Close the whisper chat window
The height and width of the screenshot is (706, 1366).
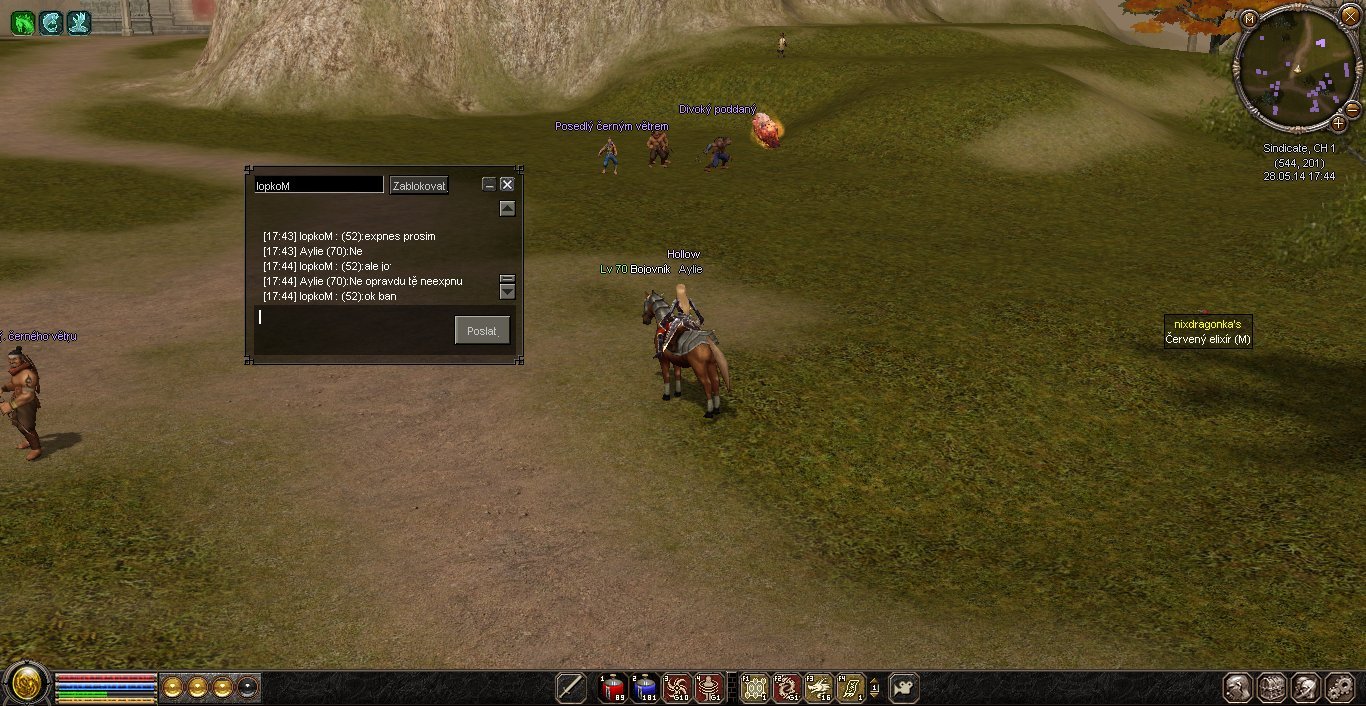tap(507, 184)
